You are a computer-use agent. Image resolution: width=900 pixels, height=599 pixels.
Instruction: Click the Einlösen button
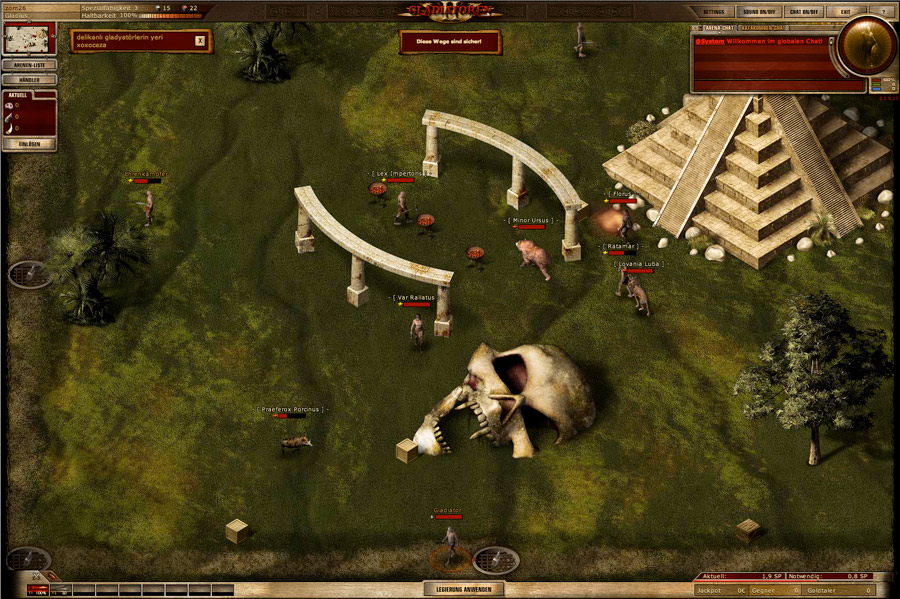point(29,144)
